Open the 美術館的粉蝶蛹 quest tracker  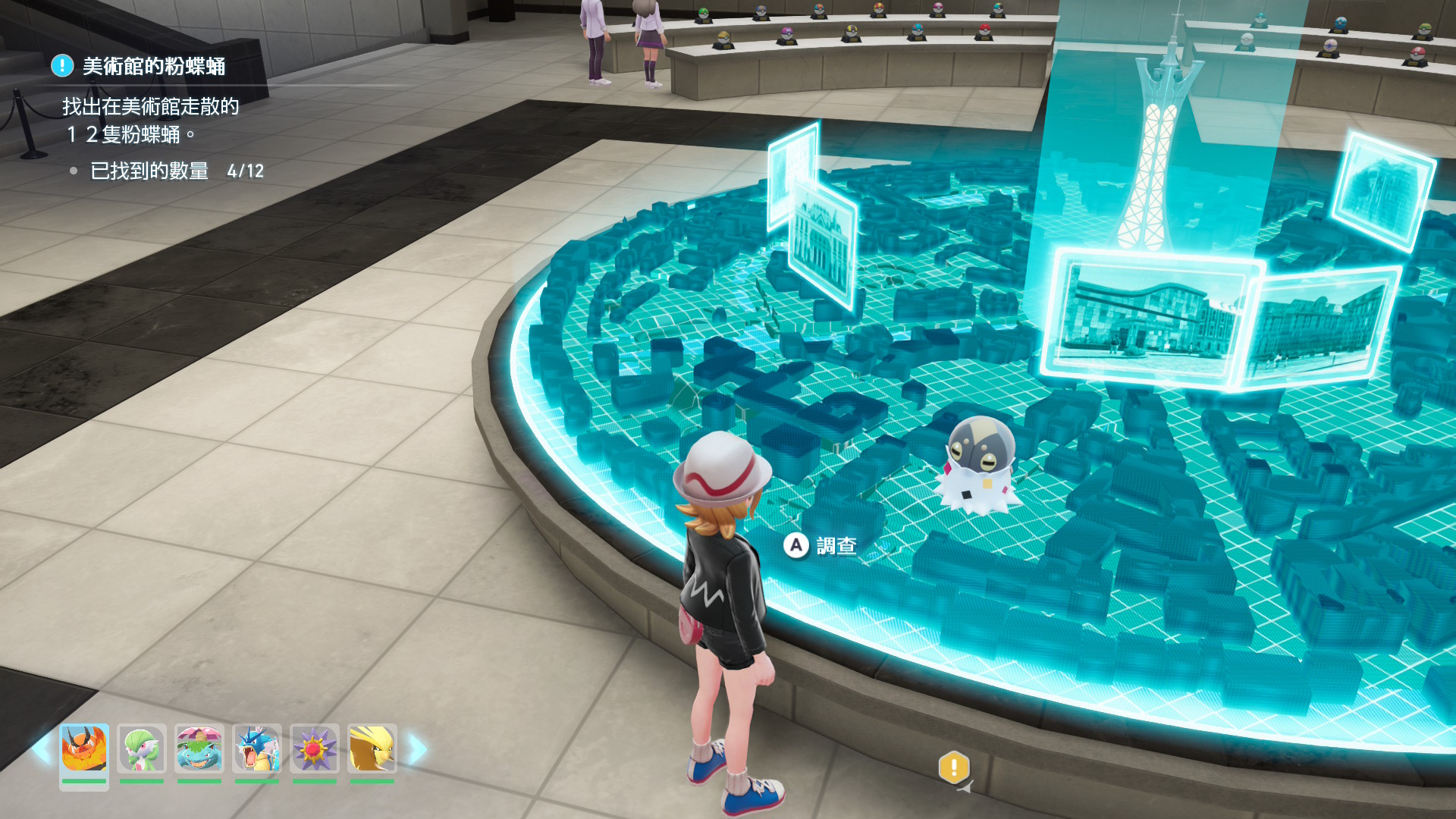[x=153, y=67]
